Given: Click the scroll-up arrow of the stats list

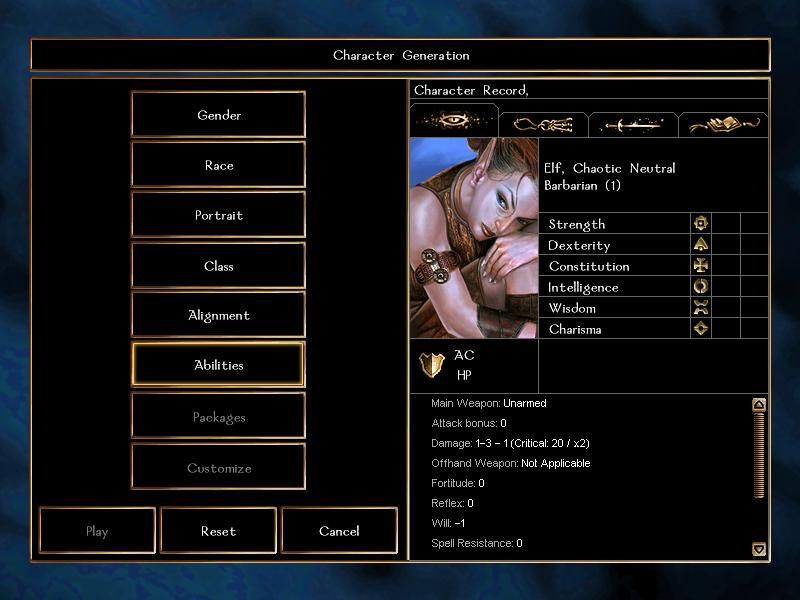Looking at the screenshot, I should click(759, 405).
